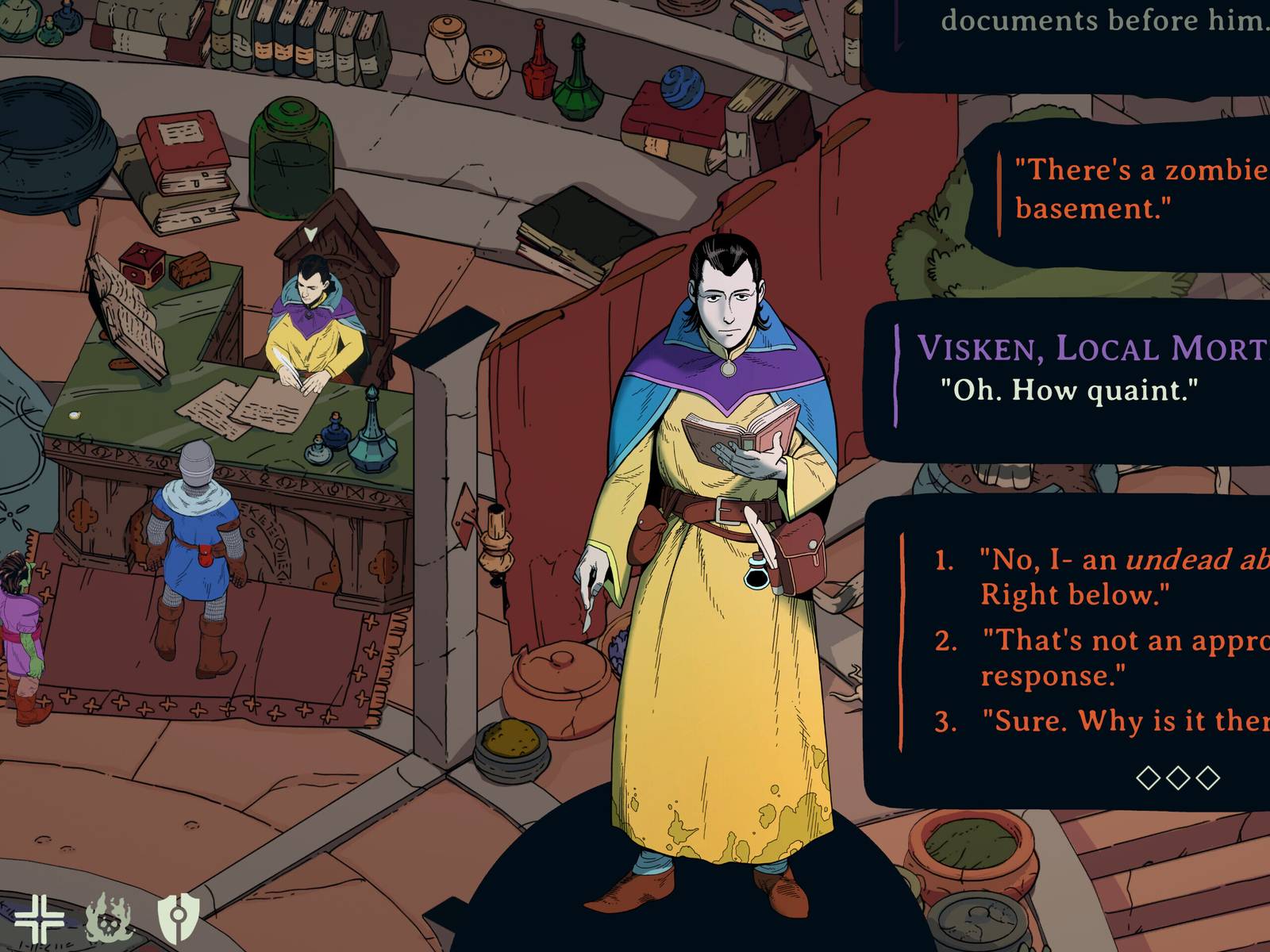Viewport: 1270px width, 952px height.
Task: Select the shield icon in HUD
Action: click(x=178, y=919)
